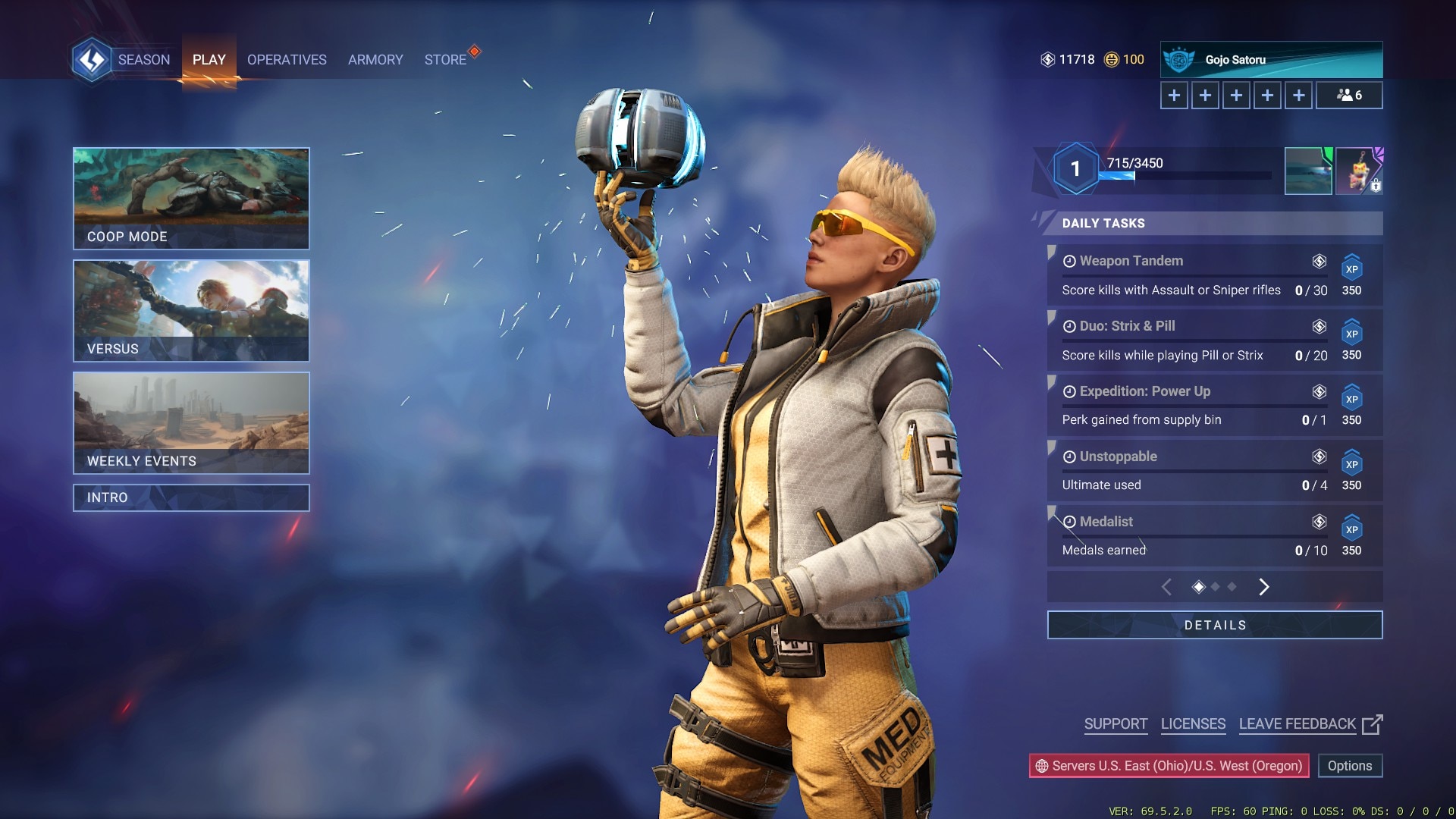Show Daily Tasks details

(x=1214, y=625)
